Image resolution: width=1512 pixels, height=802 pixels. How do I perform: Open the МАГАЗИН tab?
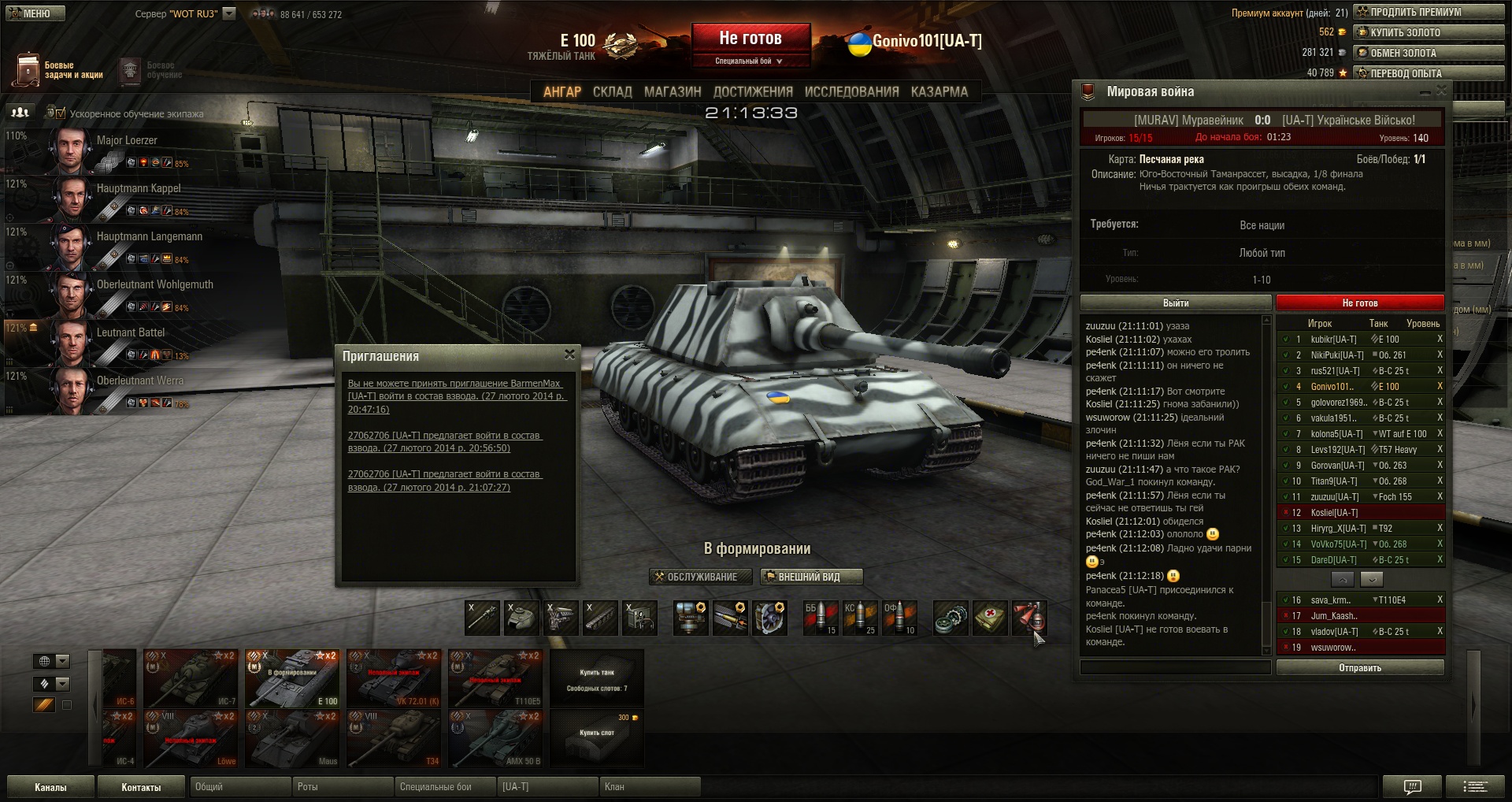[672, 92]
